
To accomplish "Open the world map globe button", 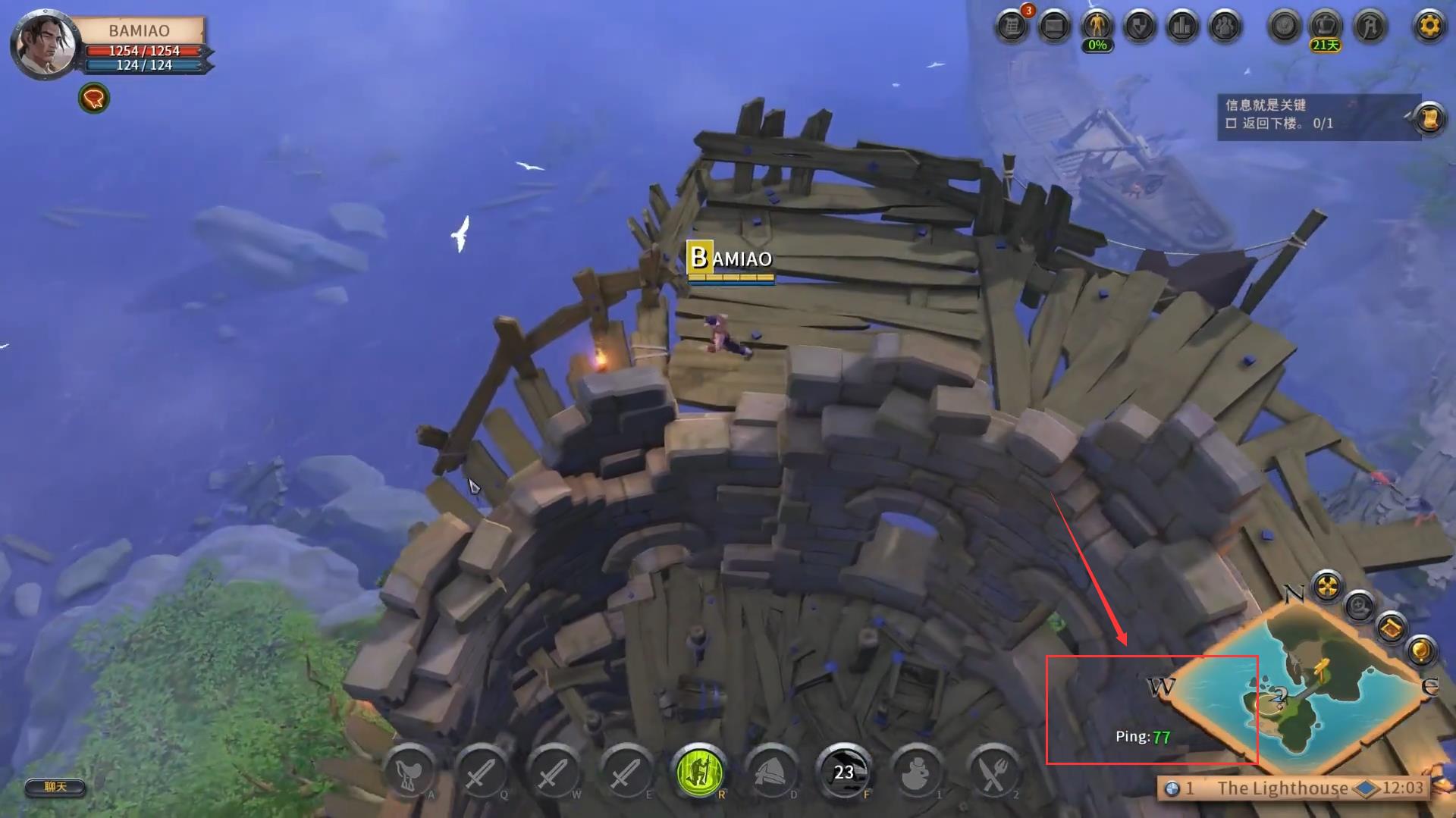I will pyautogui.click(x=1420, y=650).
